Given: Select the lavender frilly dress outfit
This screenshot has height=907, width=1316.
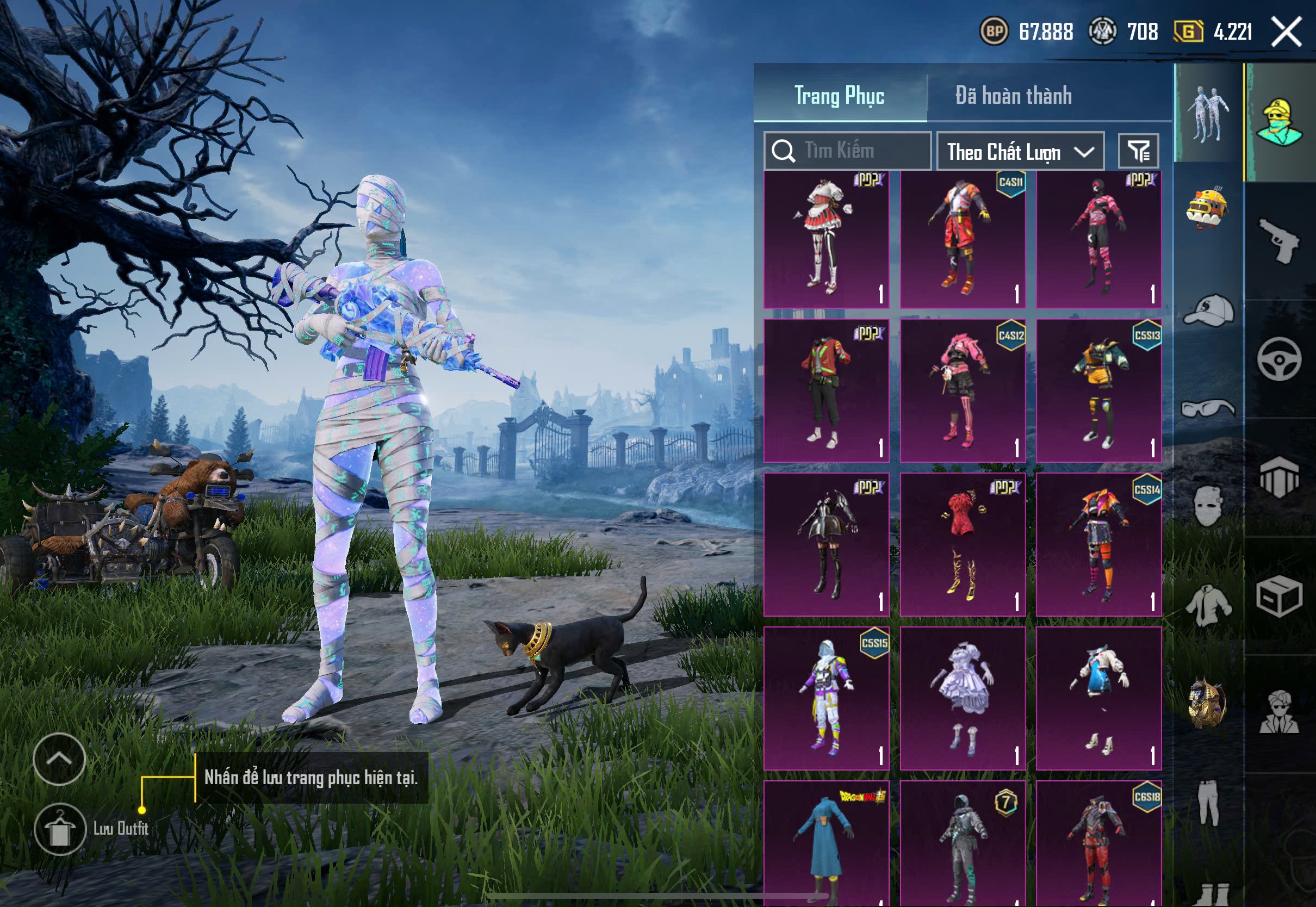Looking at the screenshot, I should coord(963,698).
